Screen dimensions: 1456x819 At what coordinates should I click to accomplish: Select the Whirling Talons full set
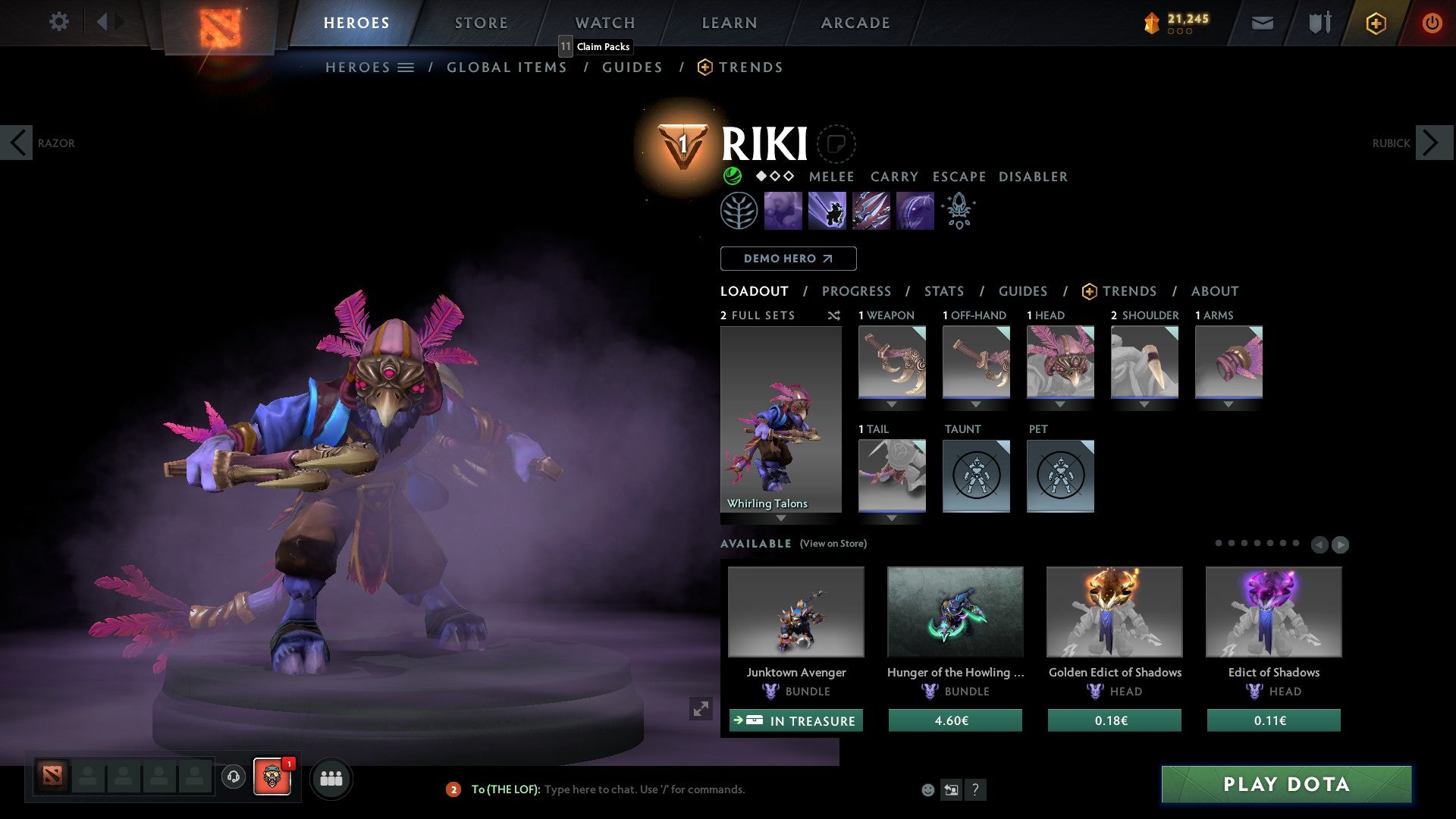780,419
